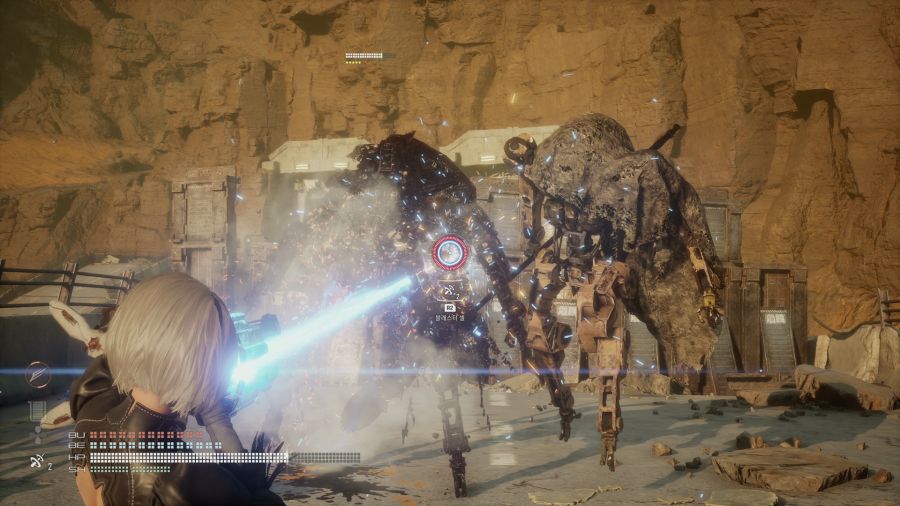Use the consumable icon beside the HP gauge
This screenshot has width=900, height=506.
click(38, 461)
